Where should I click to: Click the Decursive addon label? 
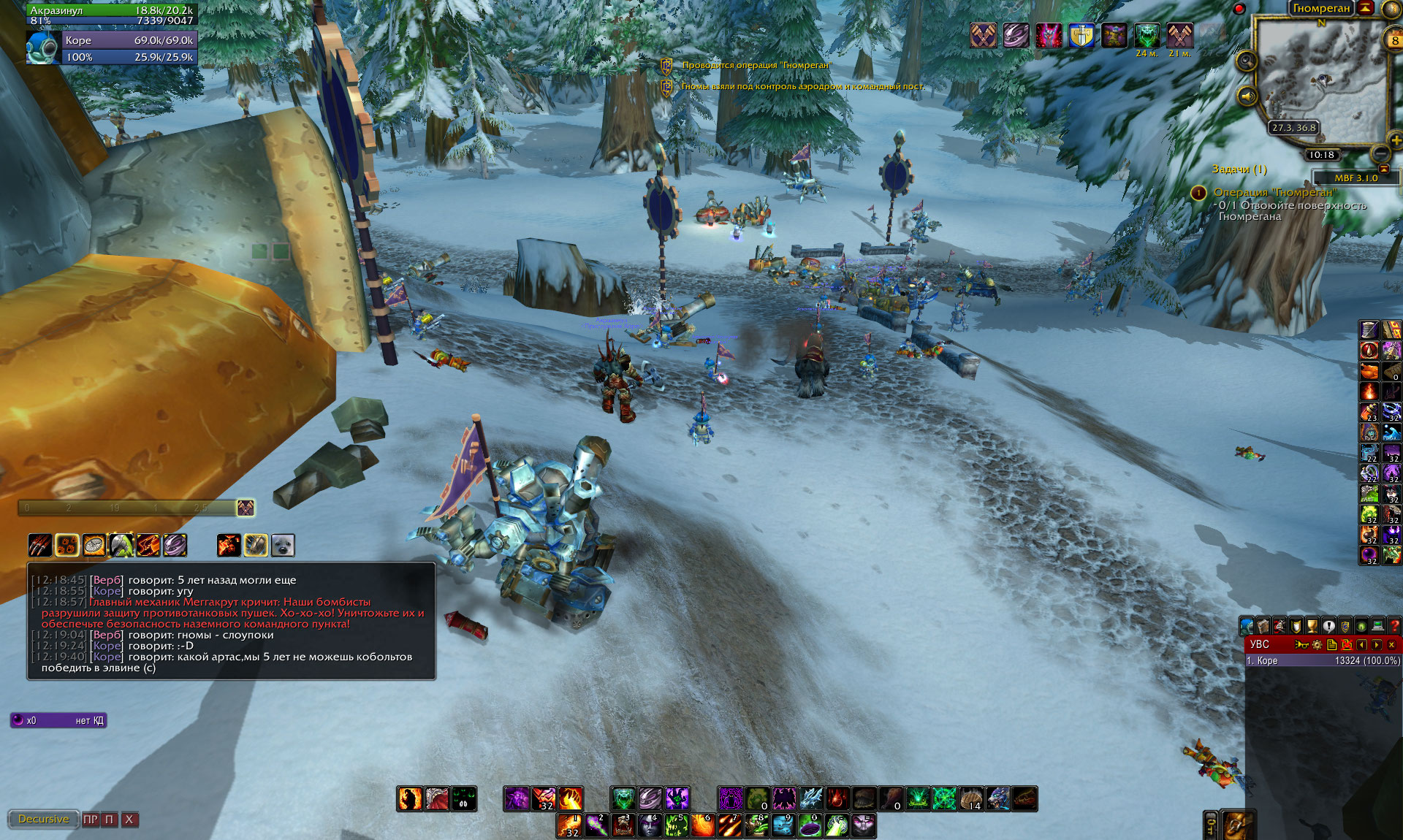[x=43, y=820]
